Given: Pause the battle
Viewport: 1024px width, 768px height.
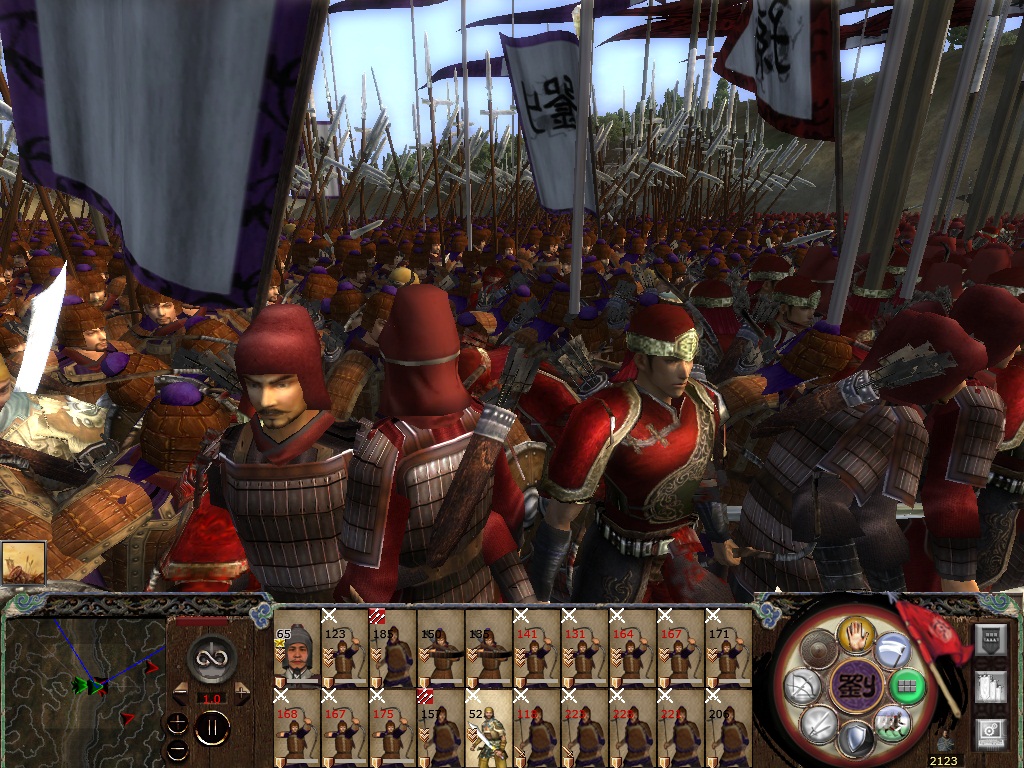Looking at the screenshot, I should pyautogui.click(x=211, y=728).
